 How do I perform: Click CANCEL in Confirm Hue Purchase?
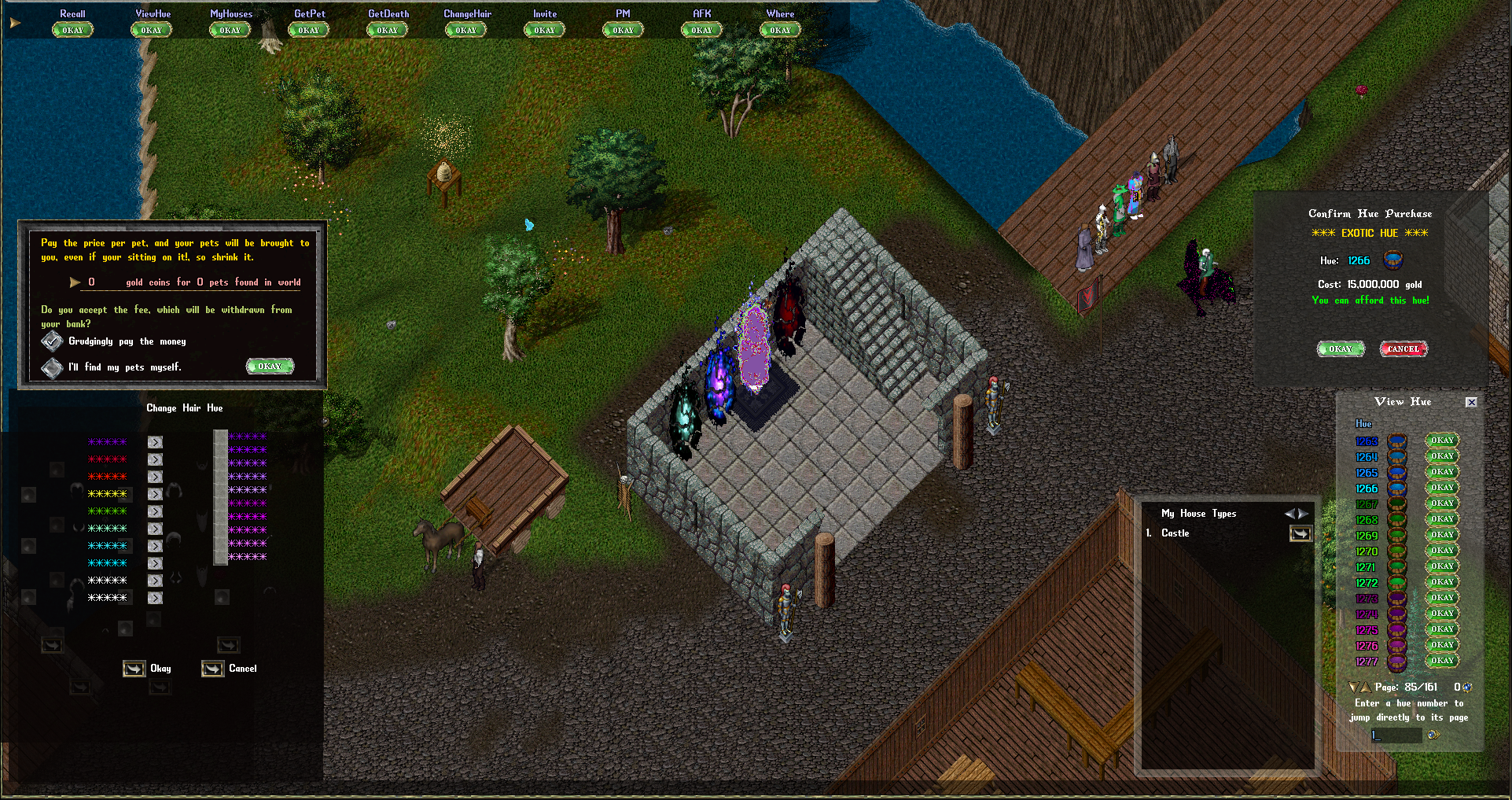point(1403,348)
